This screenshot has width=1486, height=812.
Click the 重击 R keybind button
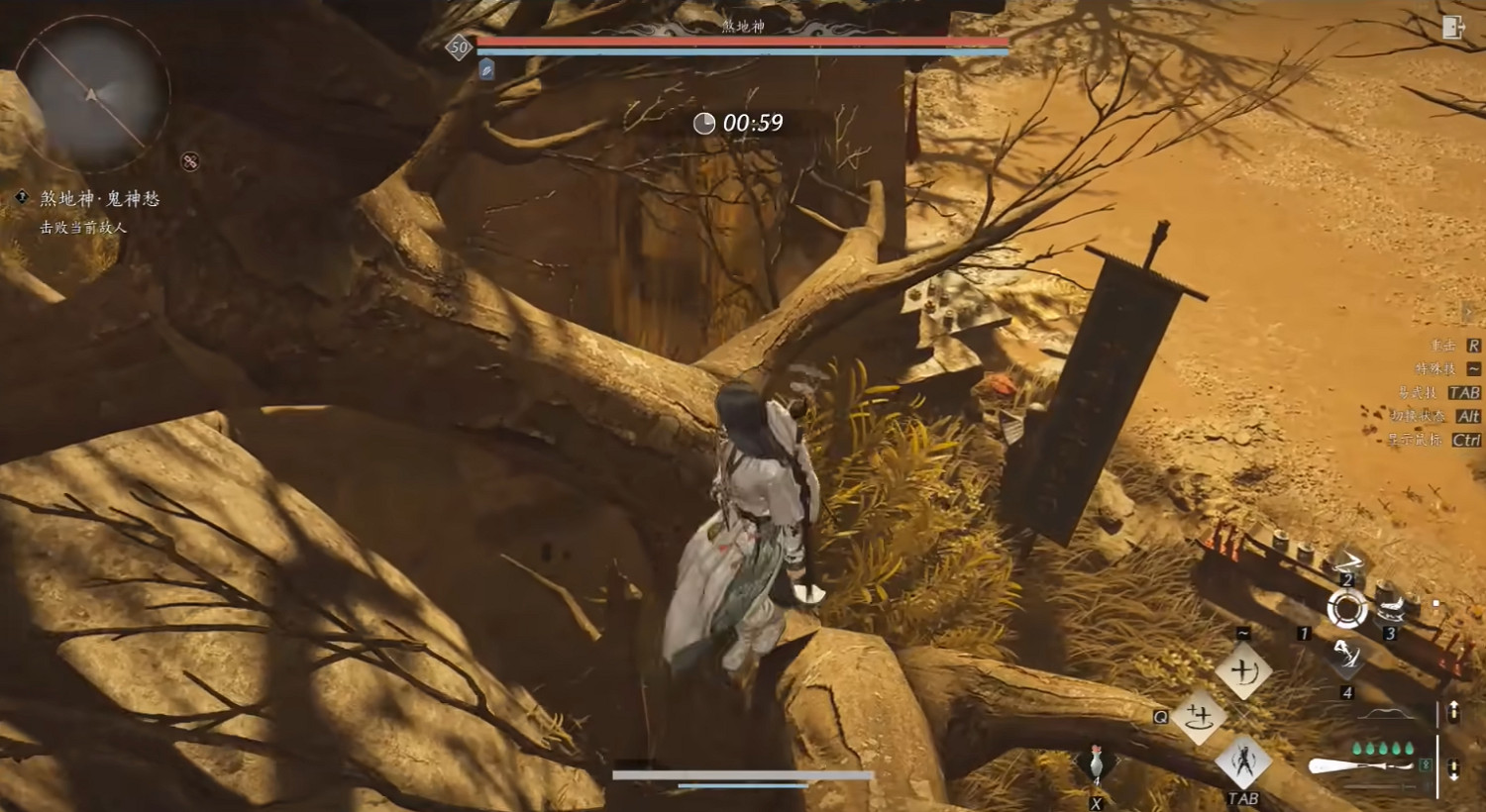[x=1473, y=346]
